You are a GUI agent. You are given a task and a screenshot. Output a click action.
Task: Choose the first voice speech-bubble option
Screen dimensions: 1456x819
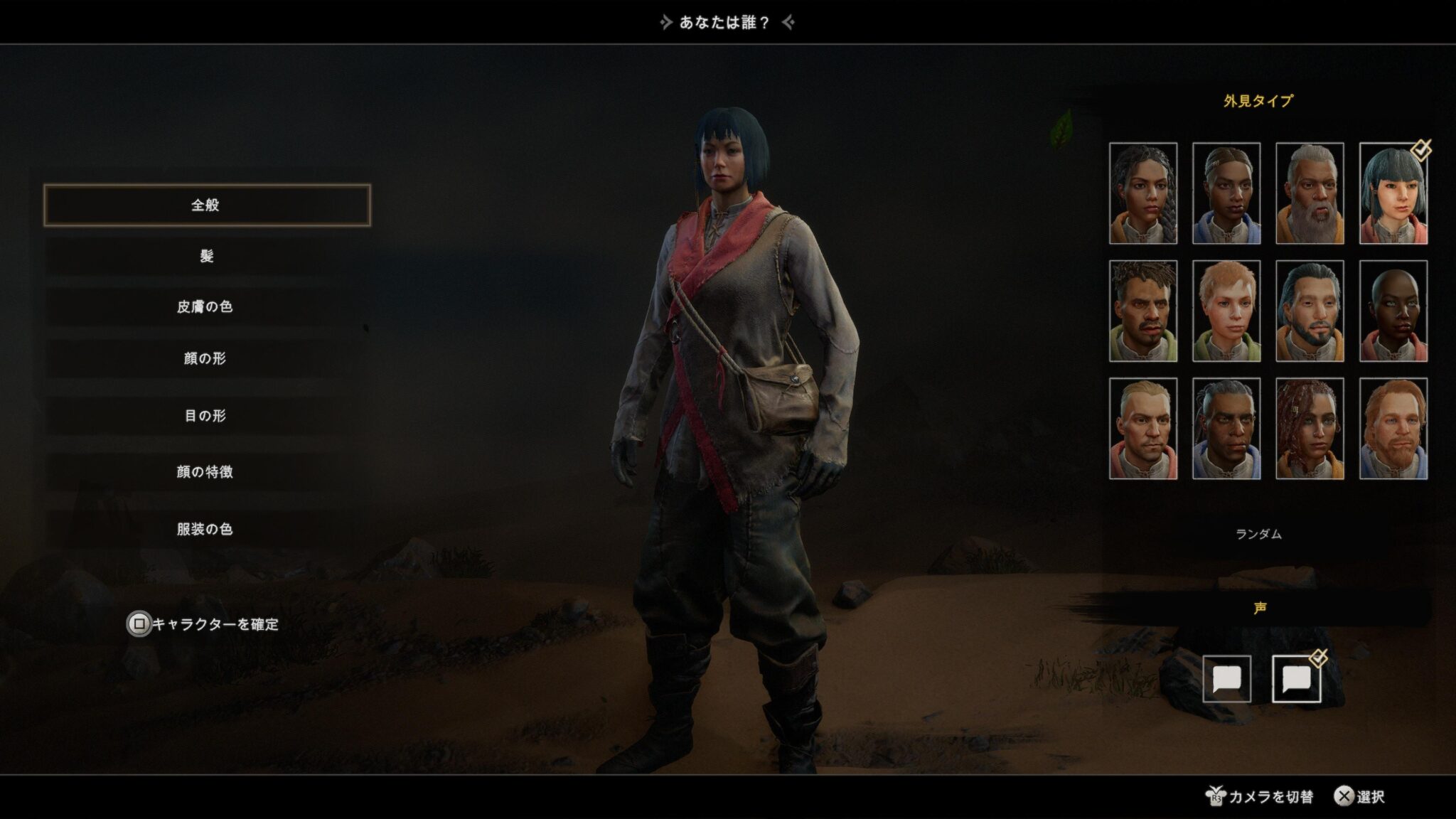click(1226, 679)
